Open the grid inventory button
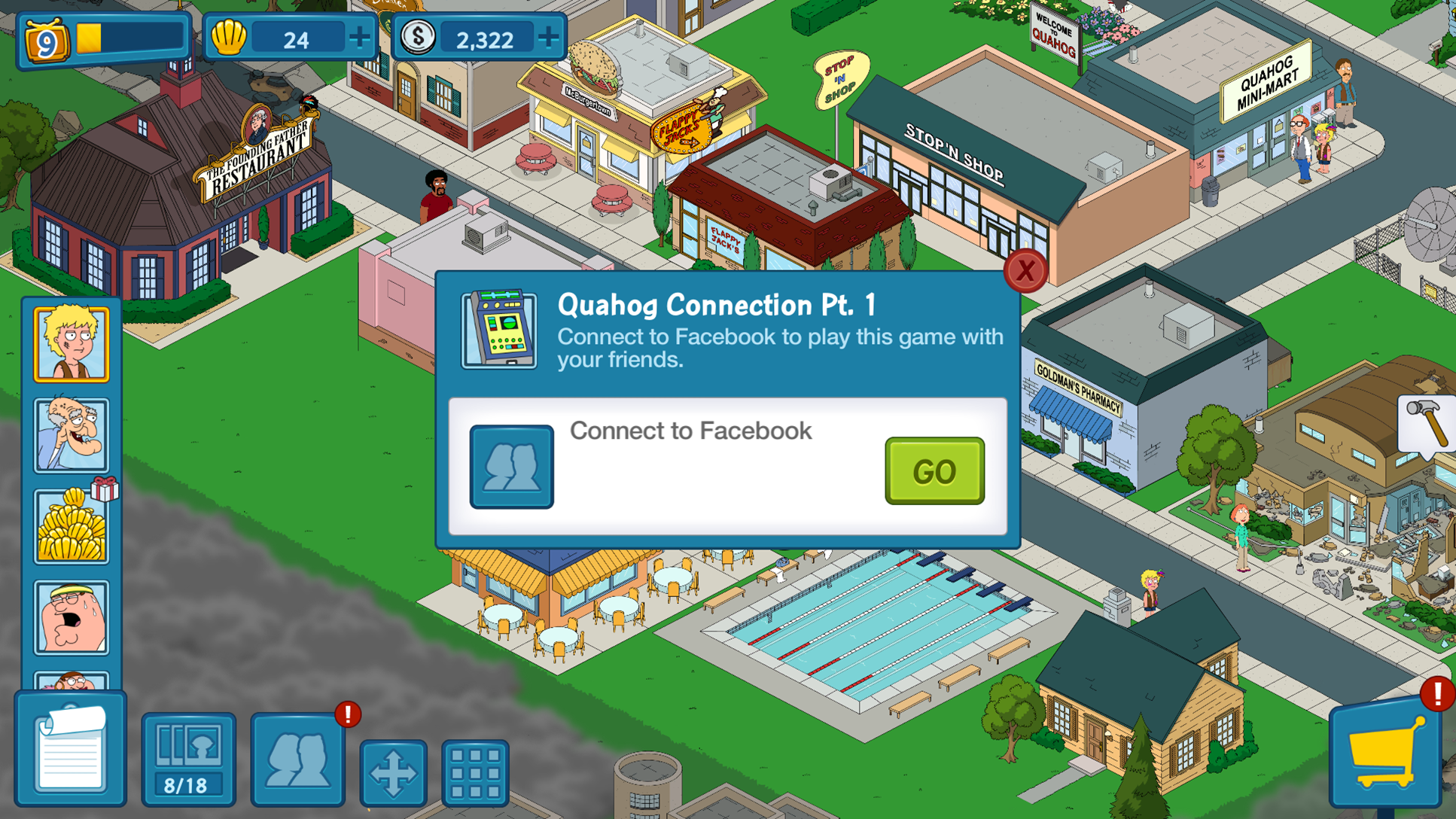Screen dimensions: 1456x819 click(x=475, y=772)
